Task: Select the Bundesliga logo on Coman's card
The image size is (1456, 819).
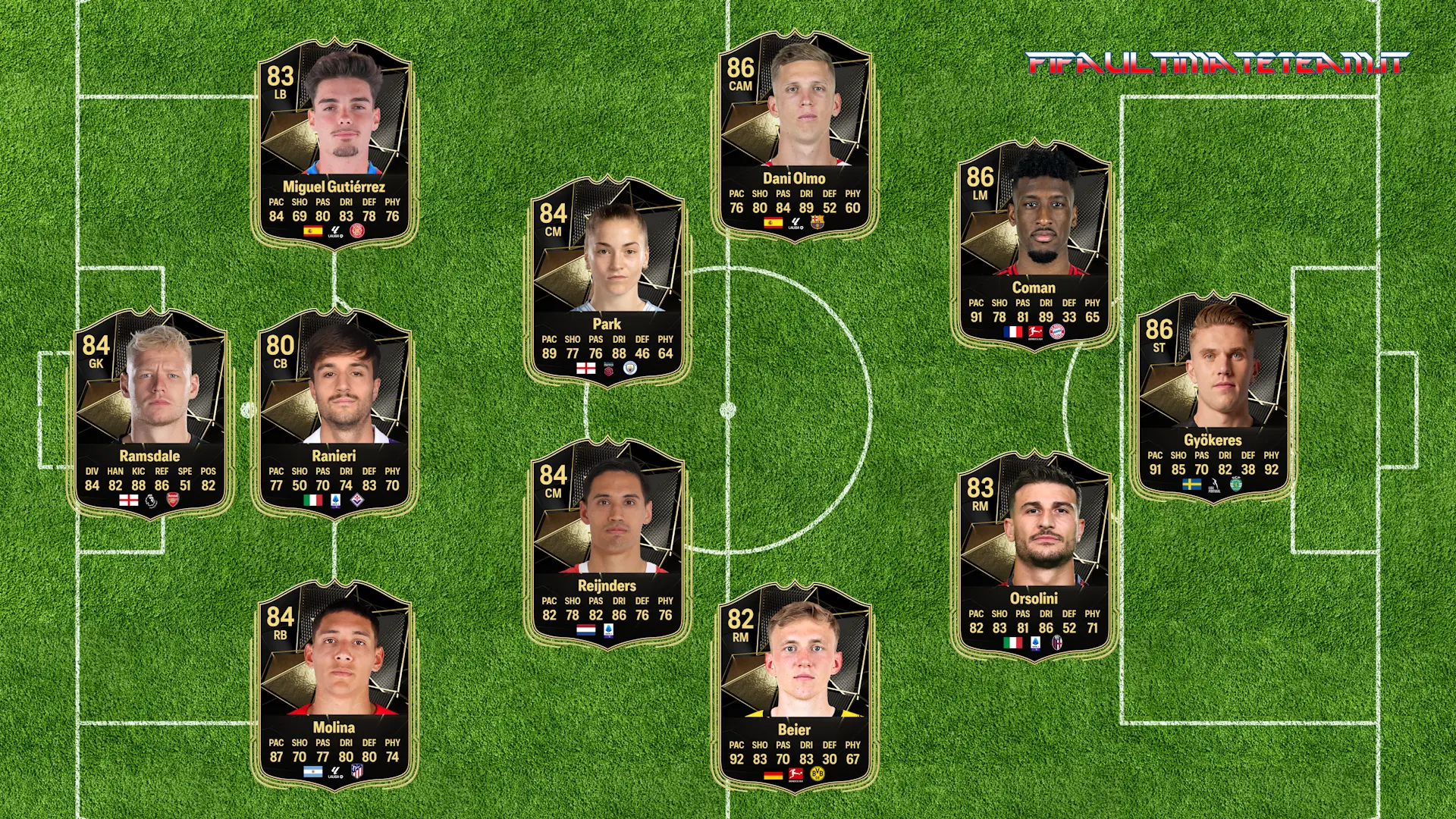Action: click(1035, 333)
